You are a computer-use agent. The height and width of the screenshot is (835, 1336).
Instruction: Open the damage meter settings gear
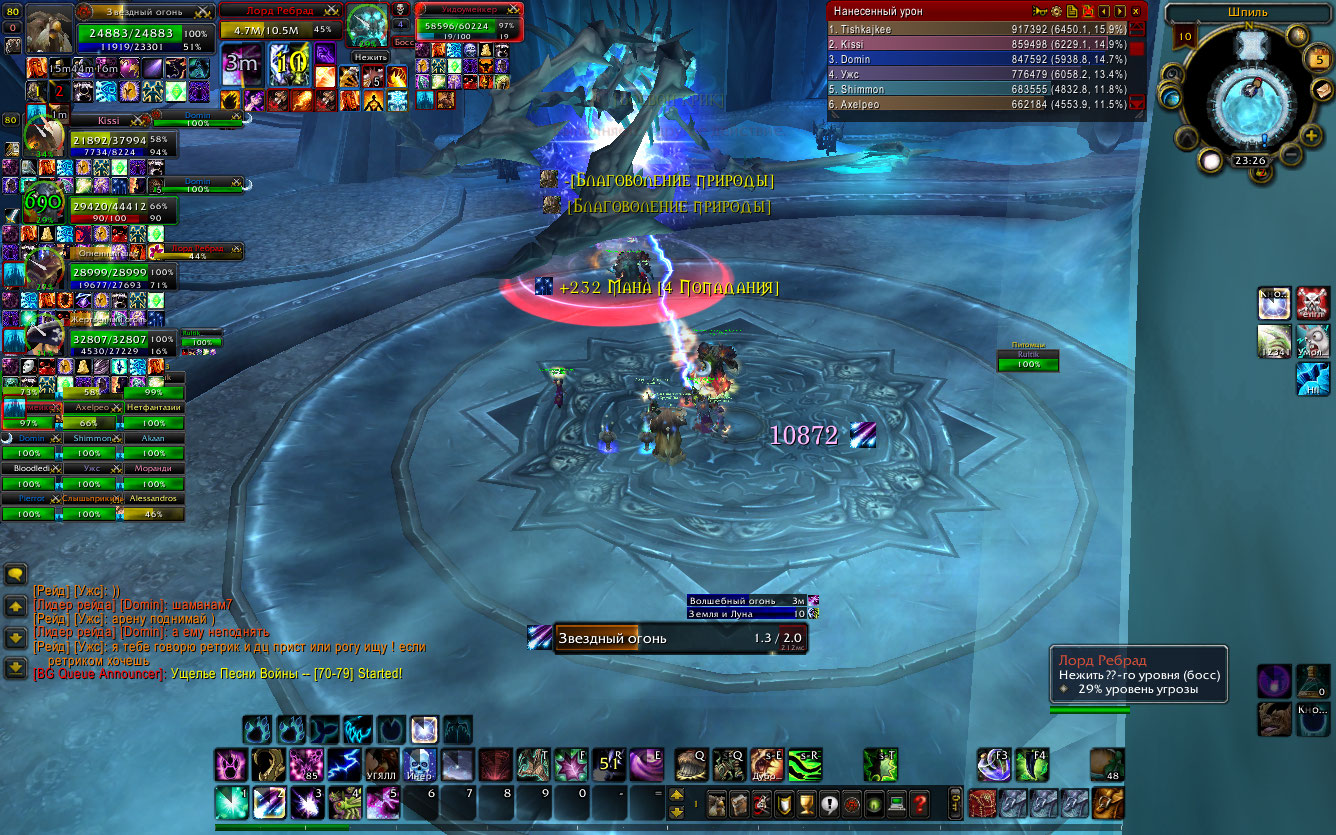pyautogui.click(x=1055, y=10)
